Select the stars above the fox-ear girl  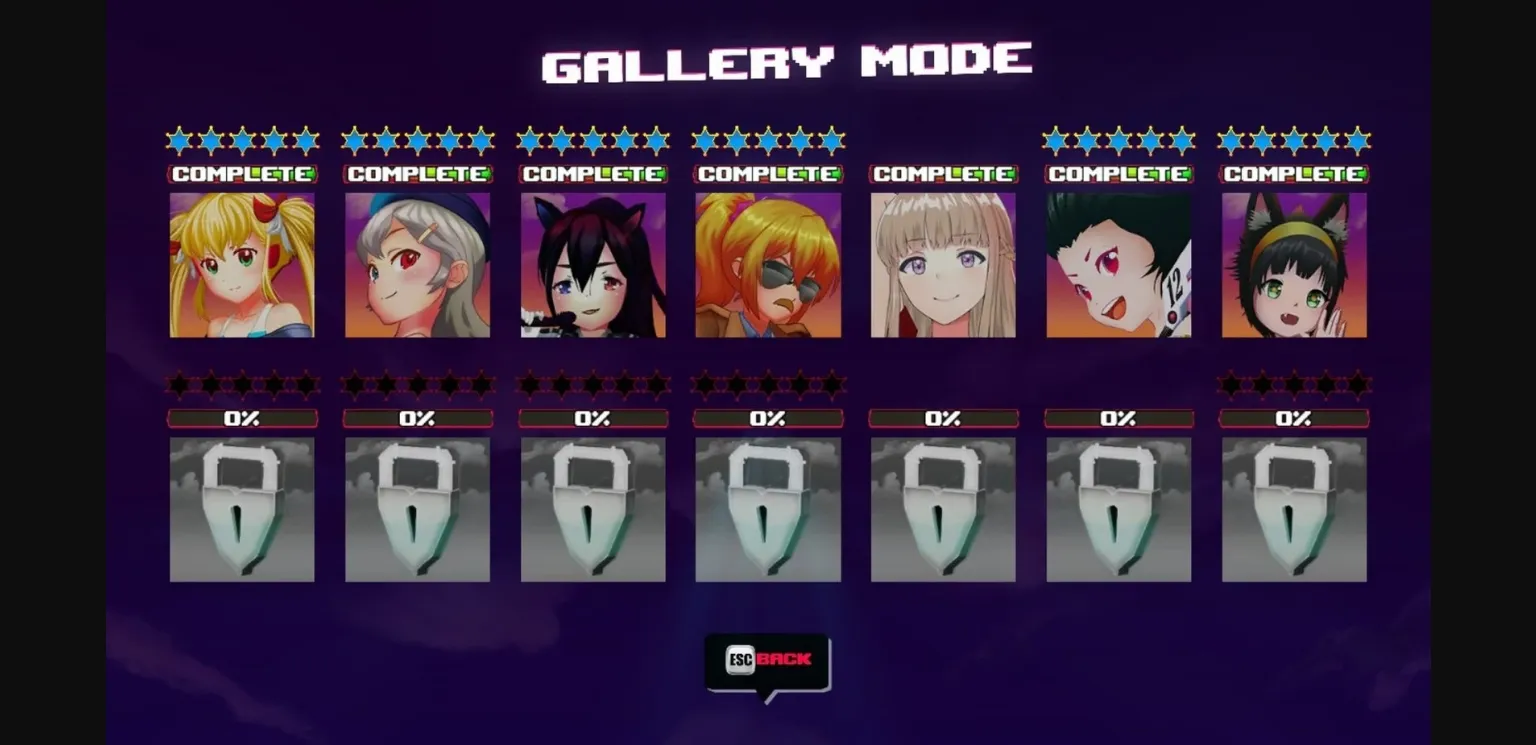click(x=1294, y=140)
